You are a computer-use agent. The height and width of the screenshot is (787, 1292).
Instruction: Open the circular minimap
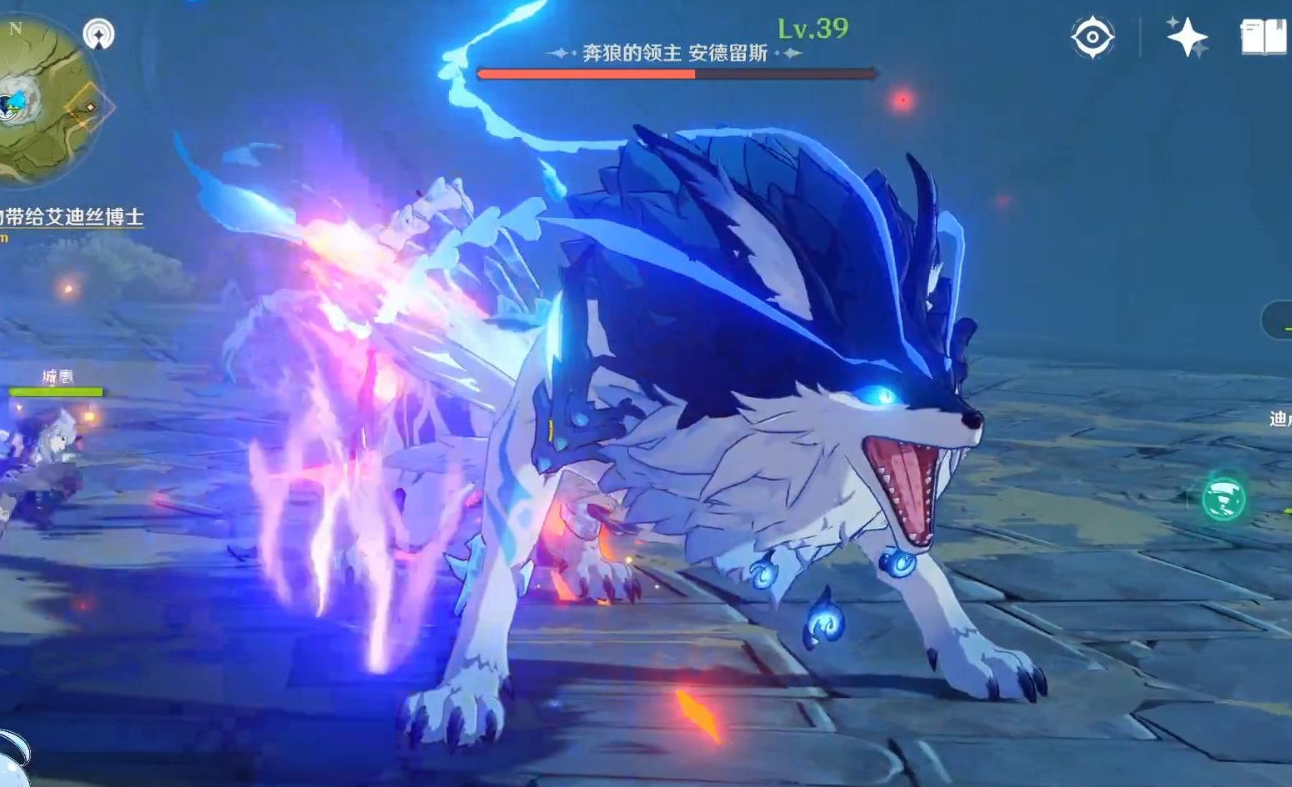pyautogui.click(x=45, y=100)
